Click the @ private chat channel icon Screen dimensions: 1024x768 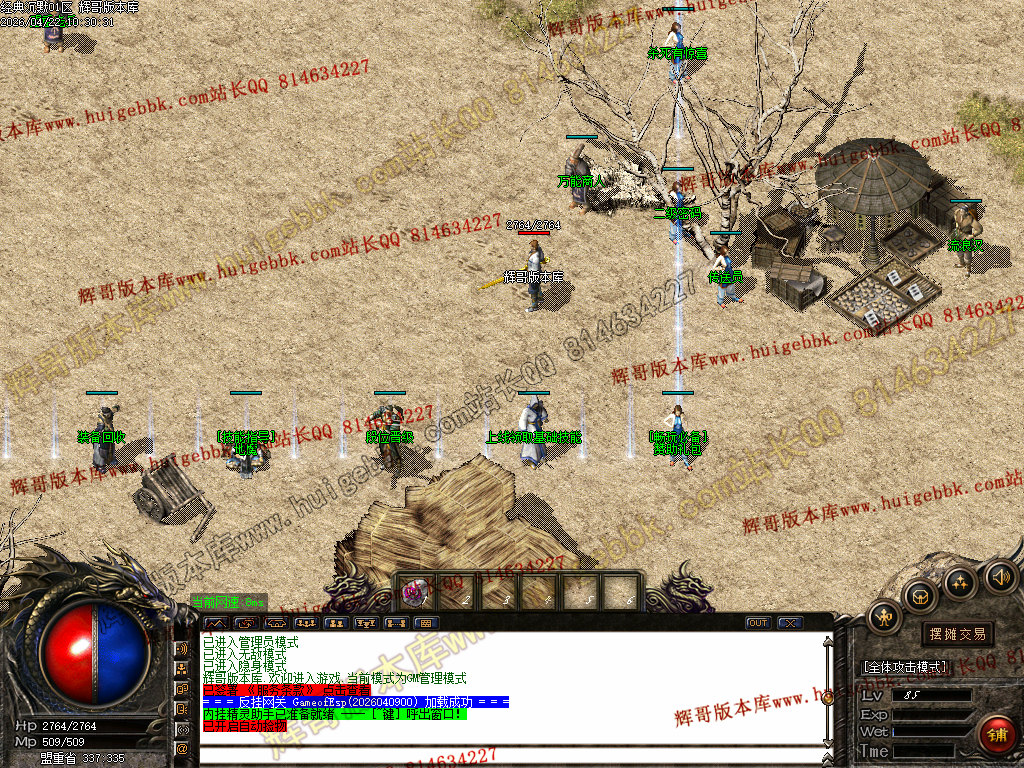point(182,747)
